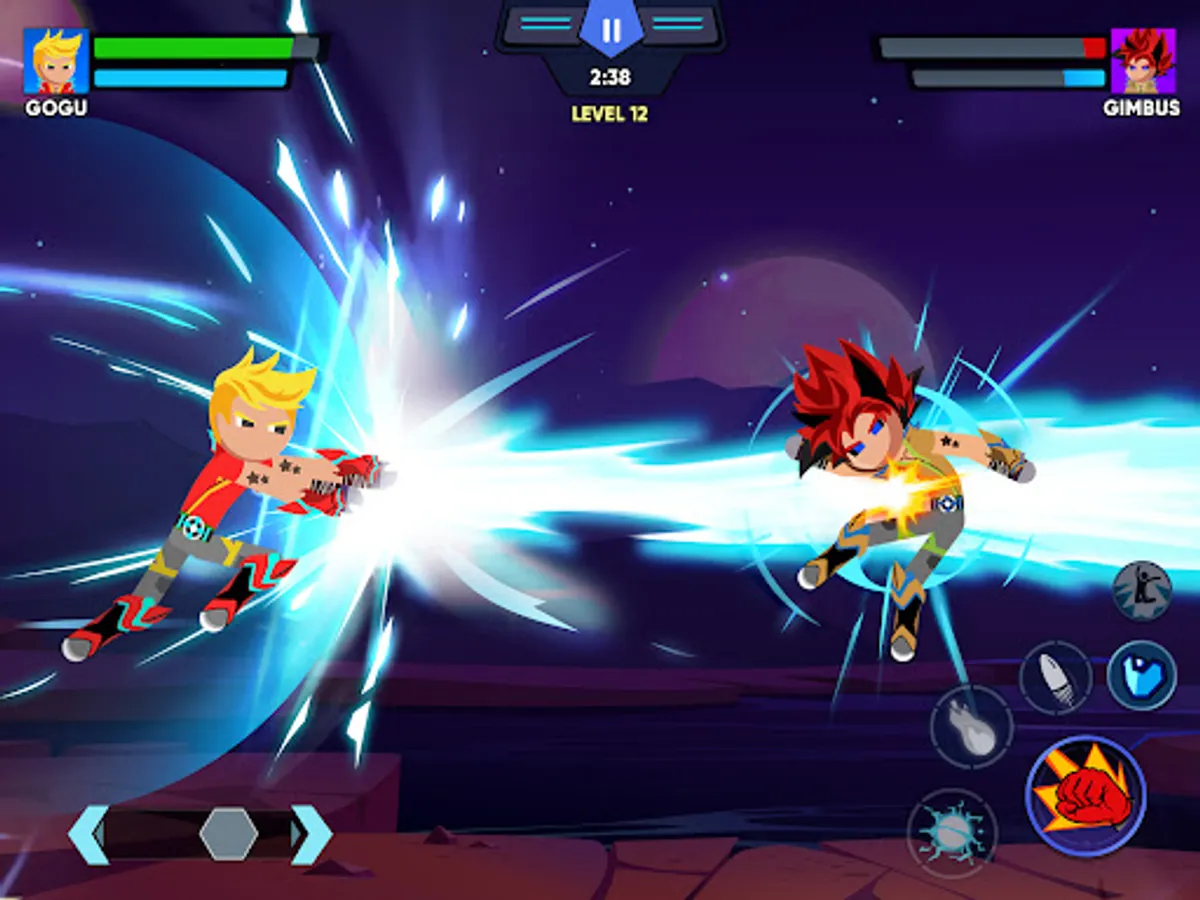Activate the blue shield guard ability
Image resolution: width=1200 pixels, height=900 pixels.
coord(1141,676)
